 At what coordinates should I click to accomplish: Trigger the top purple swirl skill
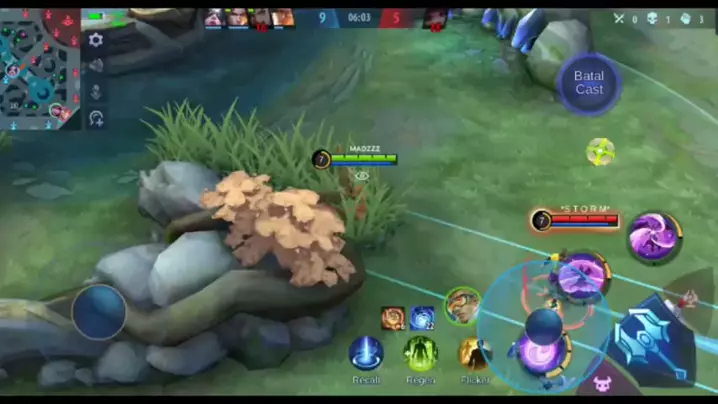[x=654, y=237]
